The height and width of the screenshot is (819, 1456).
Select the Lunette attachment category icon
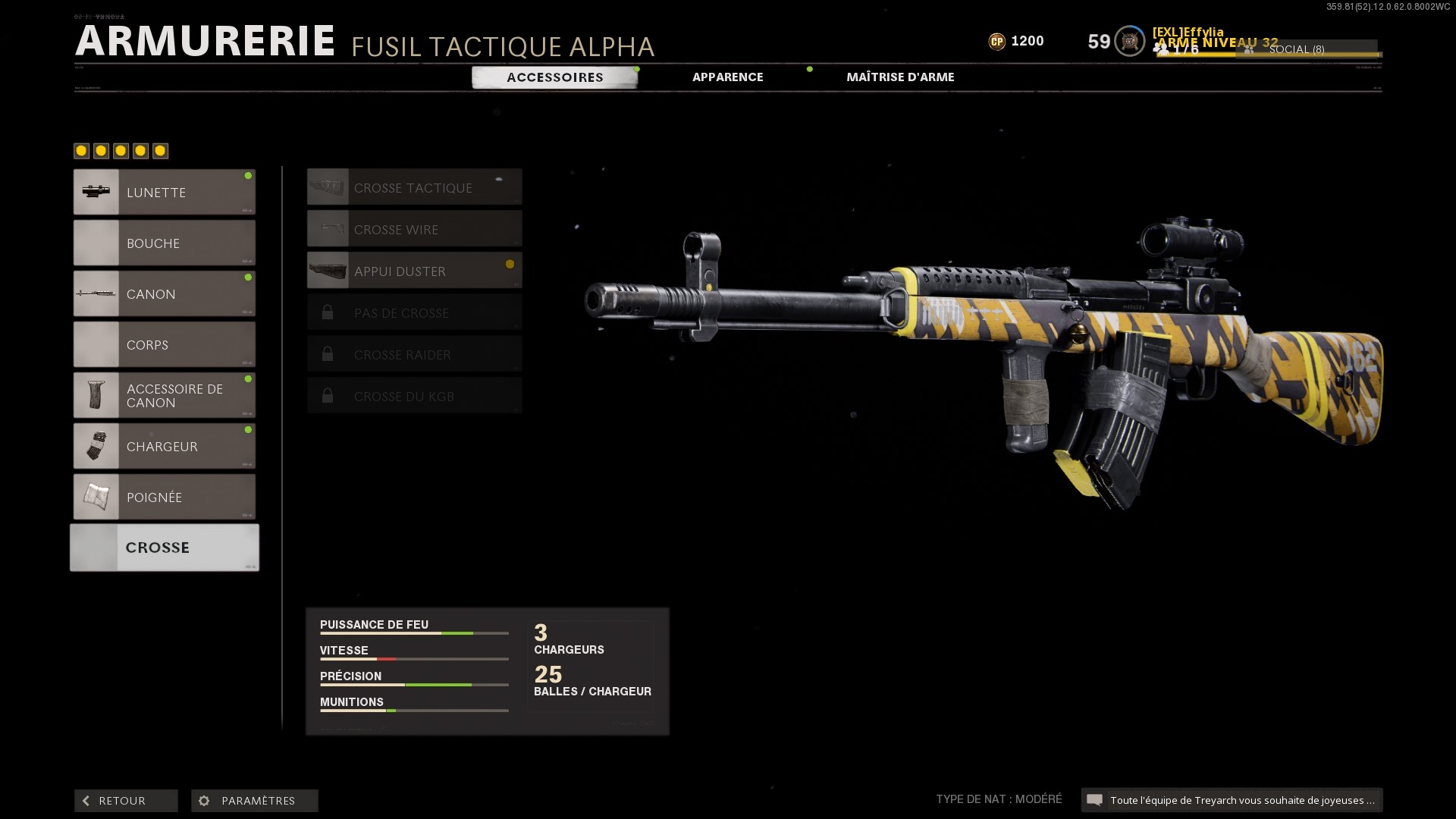(96, 192)
